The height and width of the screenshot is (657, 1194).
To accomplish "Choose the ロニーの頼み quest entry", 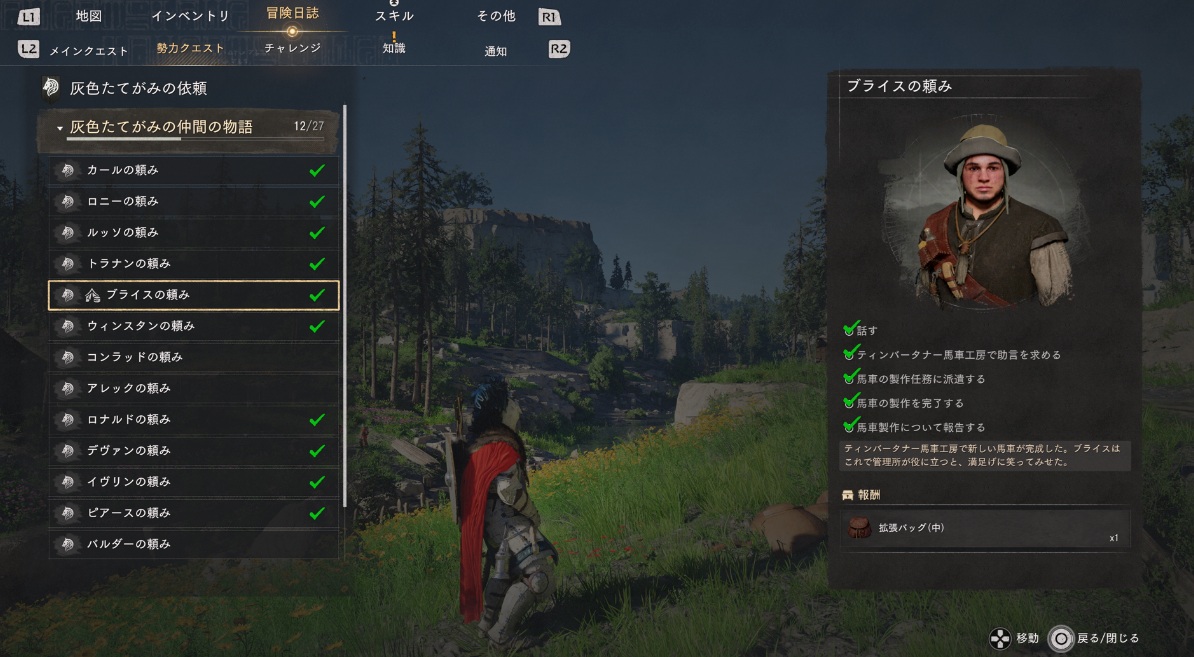I will (193, 201).
